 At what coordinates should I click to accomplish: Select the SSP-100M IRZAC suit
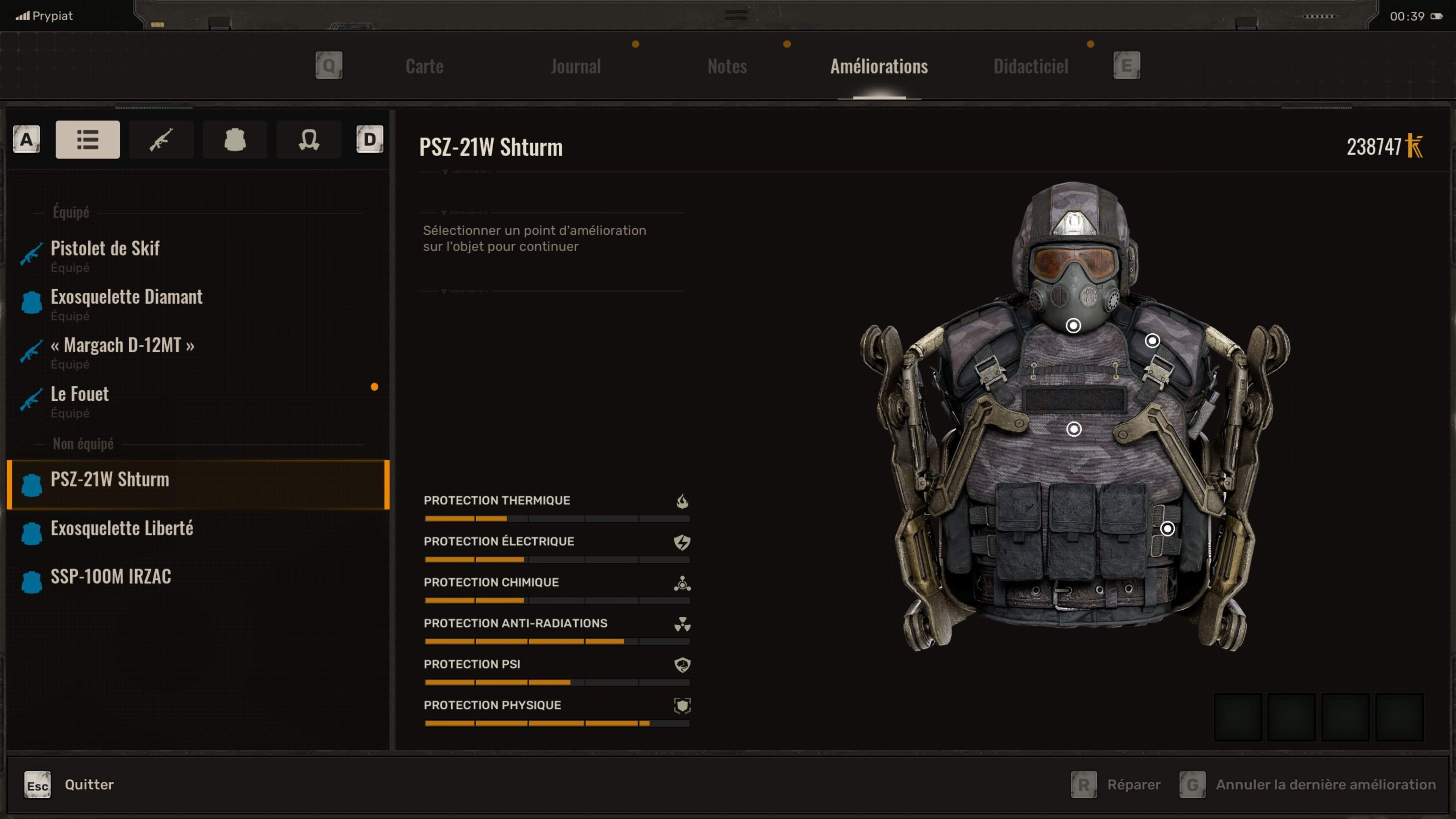[x=111, y=576]
